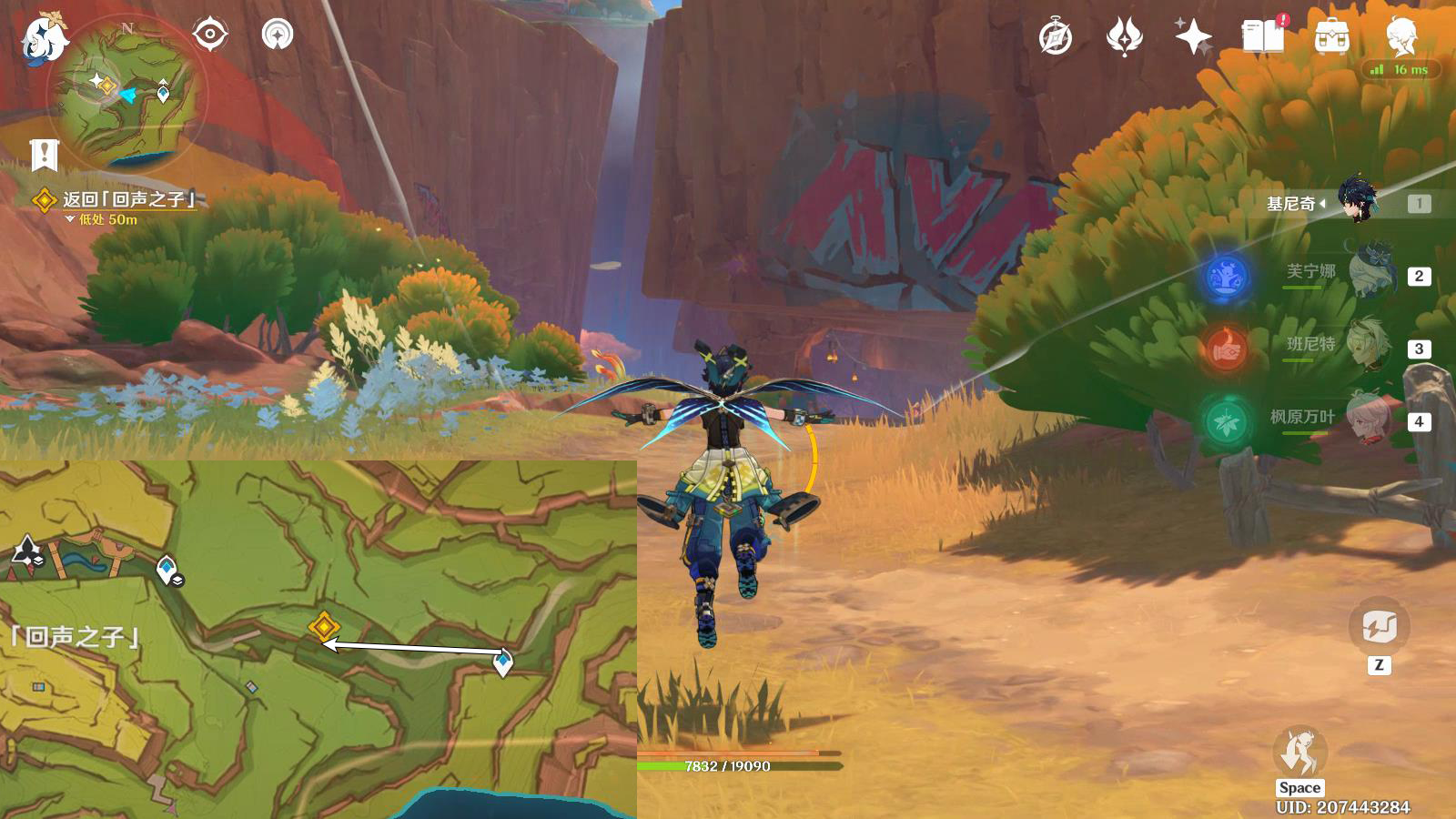Click the eye-shaped view icon
Image resolution: width=1456 pixels, height=819 pixels.
tap(209, 35)
